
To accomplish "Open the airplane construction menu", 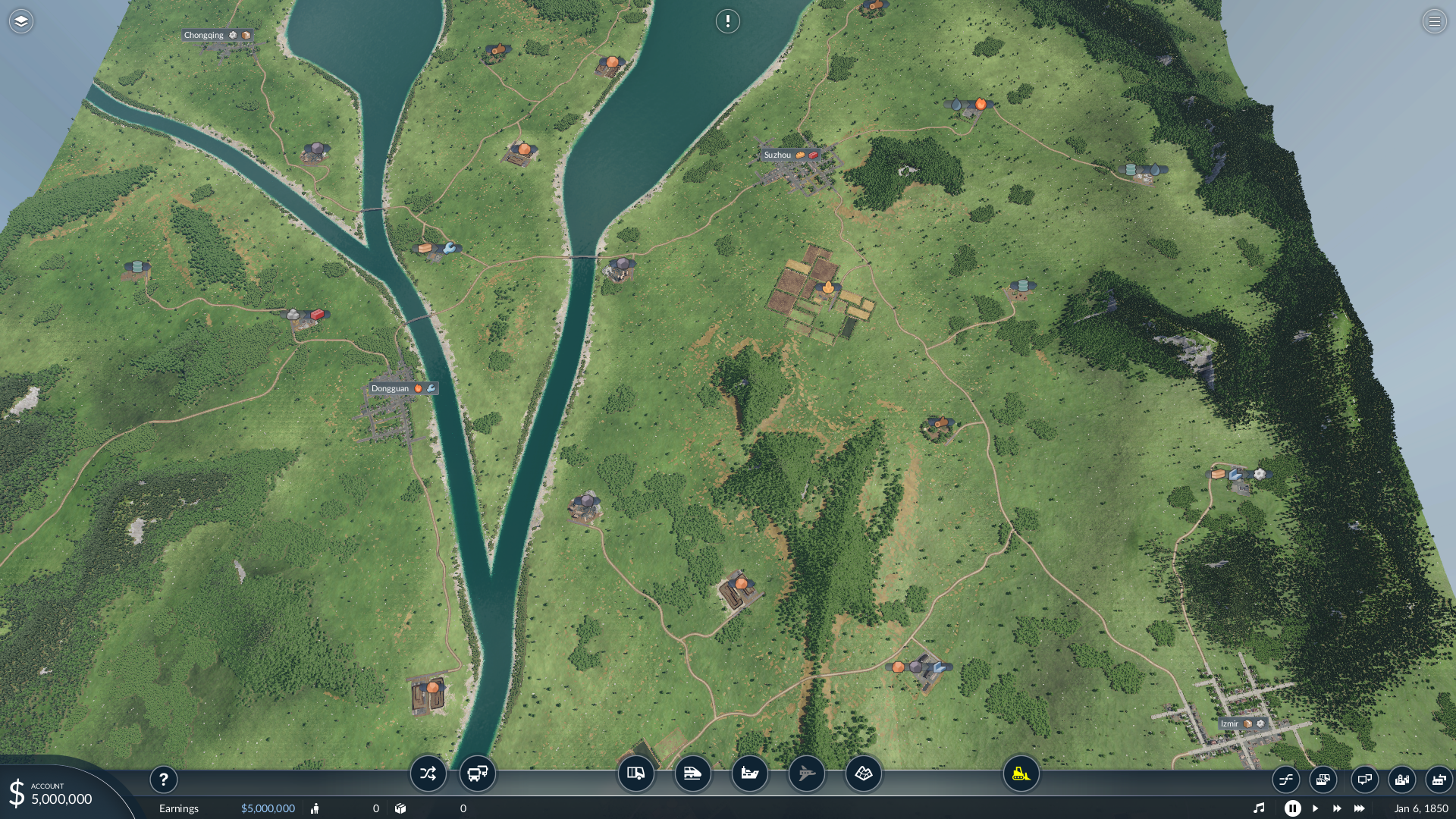I will [x=806, y=773].
